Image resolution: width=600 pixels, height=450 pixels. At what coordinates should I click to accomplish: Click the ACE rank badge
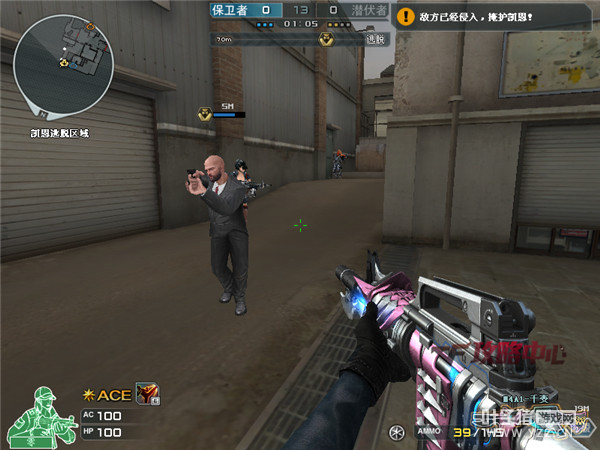pos(107,395)
